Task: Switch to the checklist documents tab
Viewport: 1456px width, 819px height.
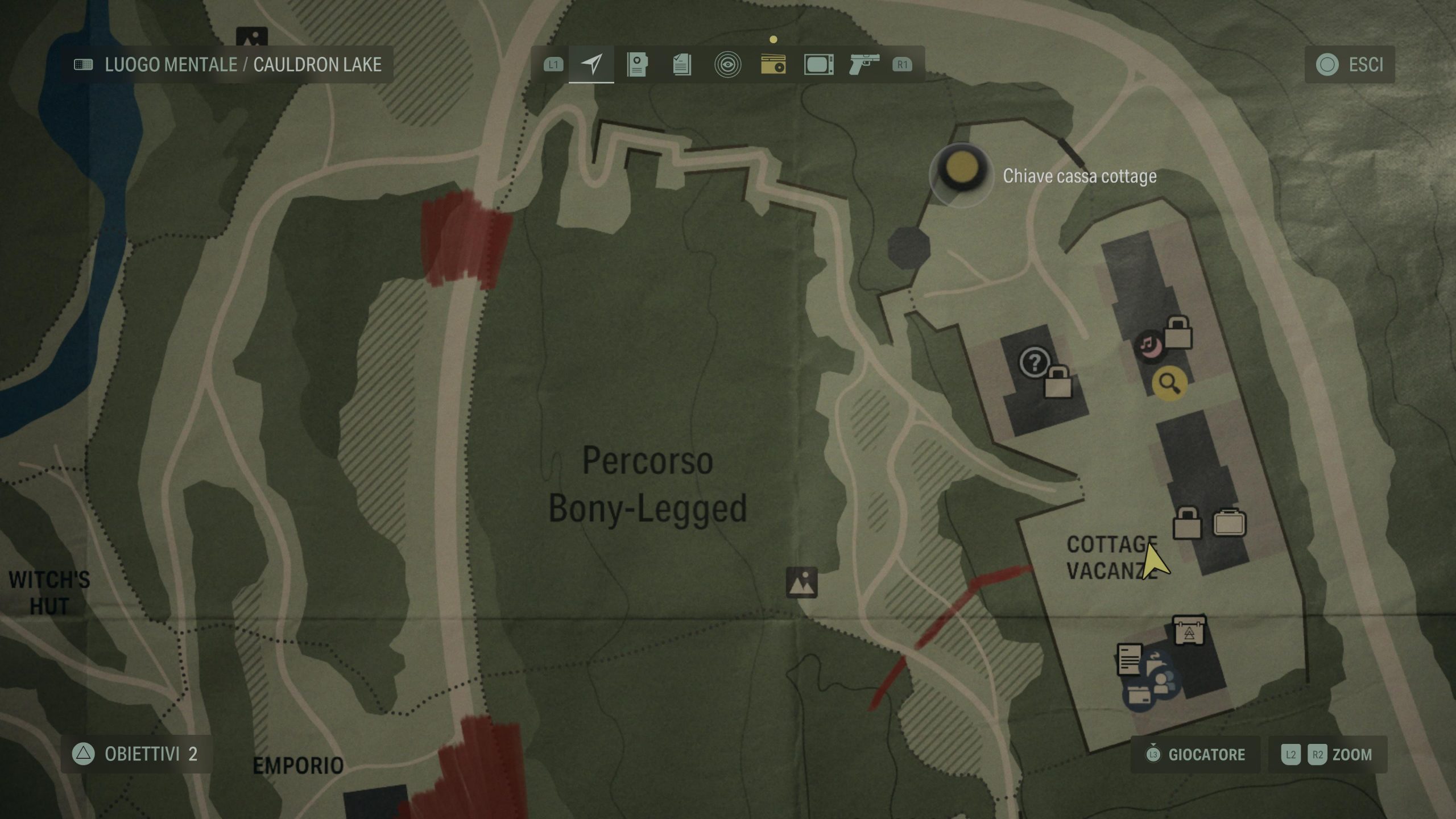Action: pos(682,64)
